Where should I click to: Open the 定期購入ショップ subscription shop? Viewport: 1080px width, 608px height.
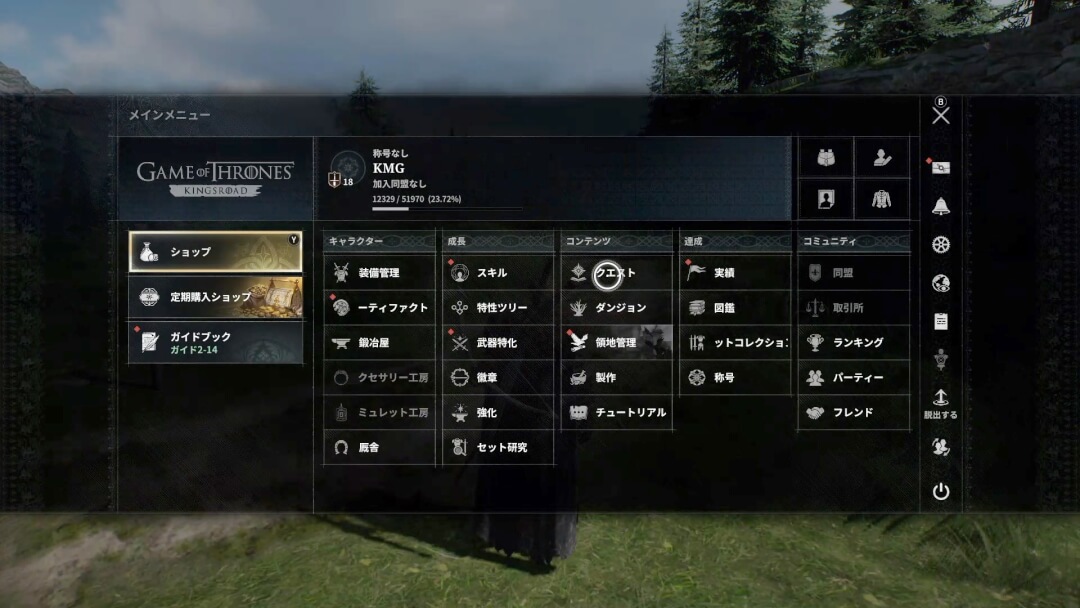[x=215, y=297]
